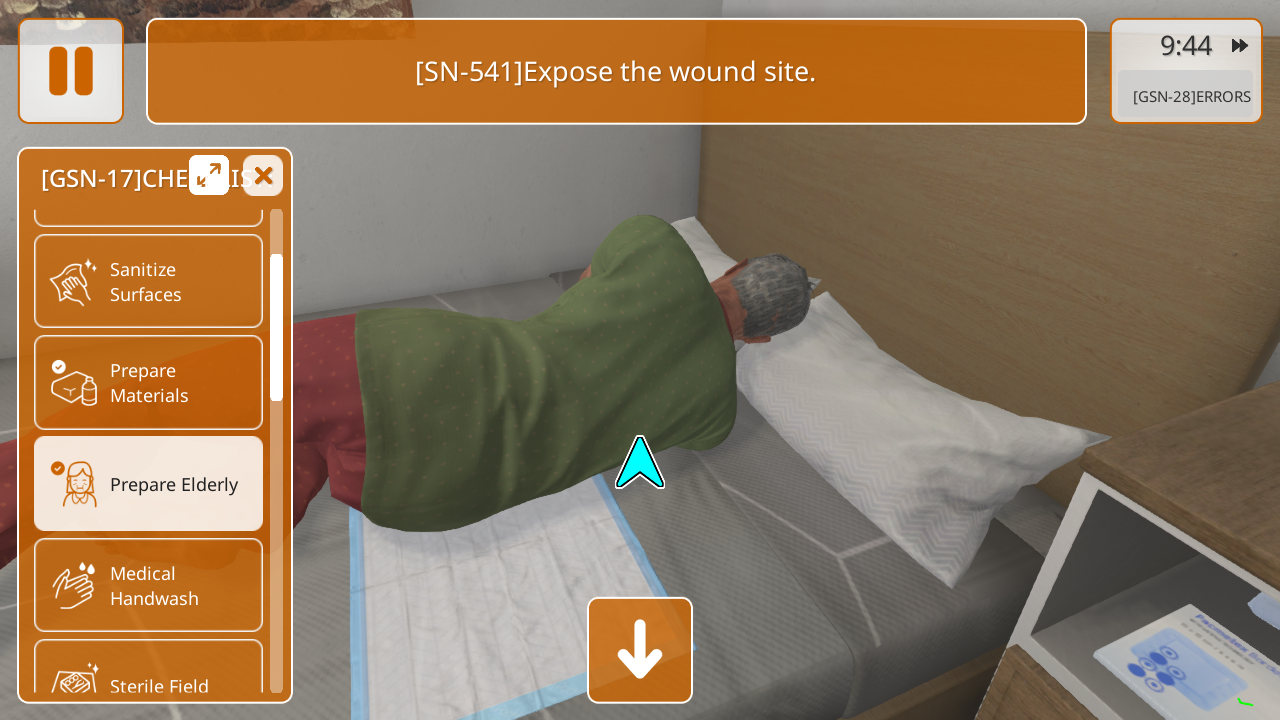Select the Sanitize Surfaces checklist step

coord(148,281)
